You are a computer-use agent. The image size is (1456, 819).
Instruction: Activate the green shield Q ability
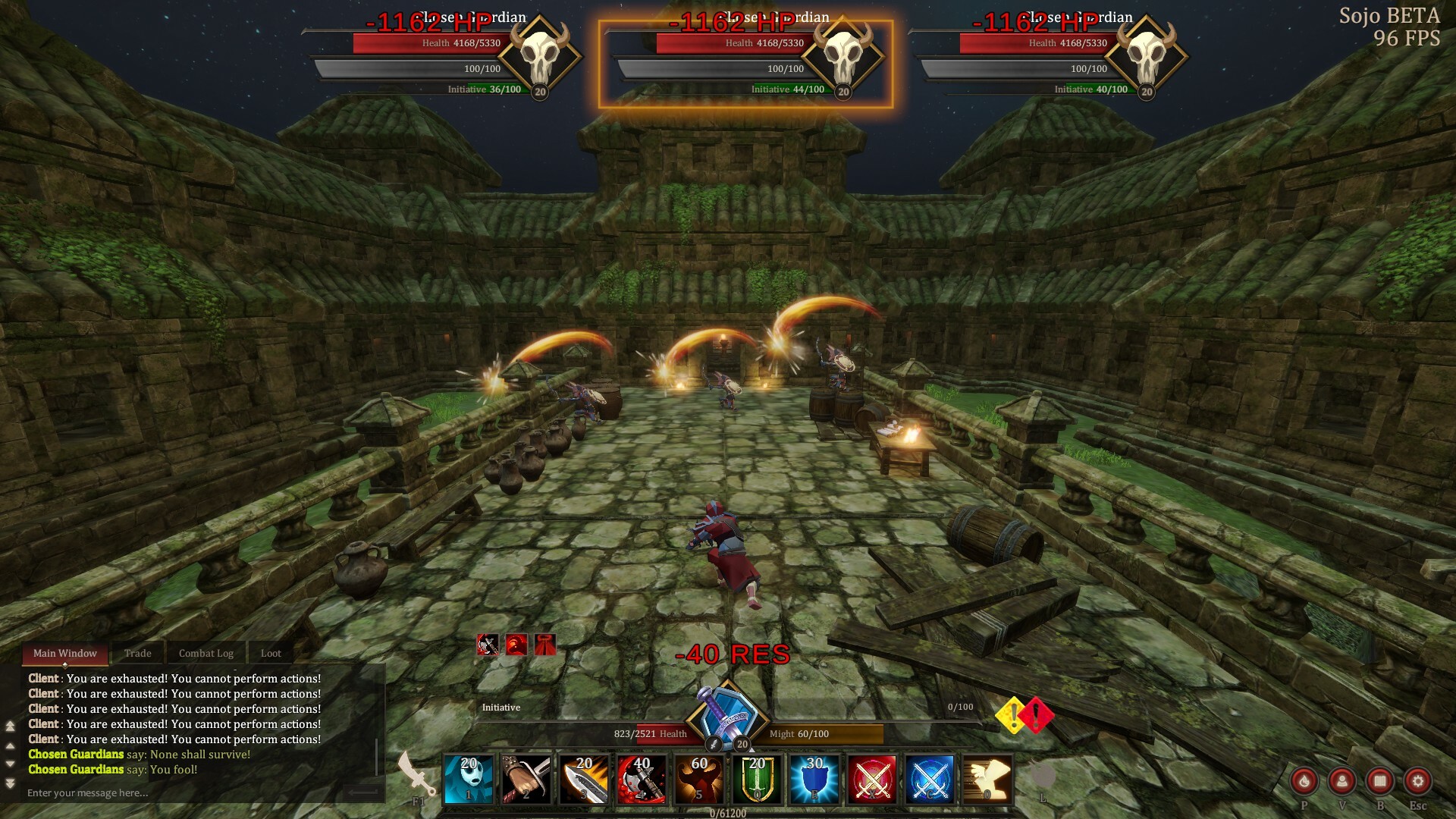point(757,777)
